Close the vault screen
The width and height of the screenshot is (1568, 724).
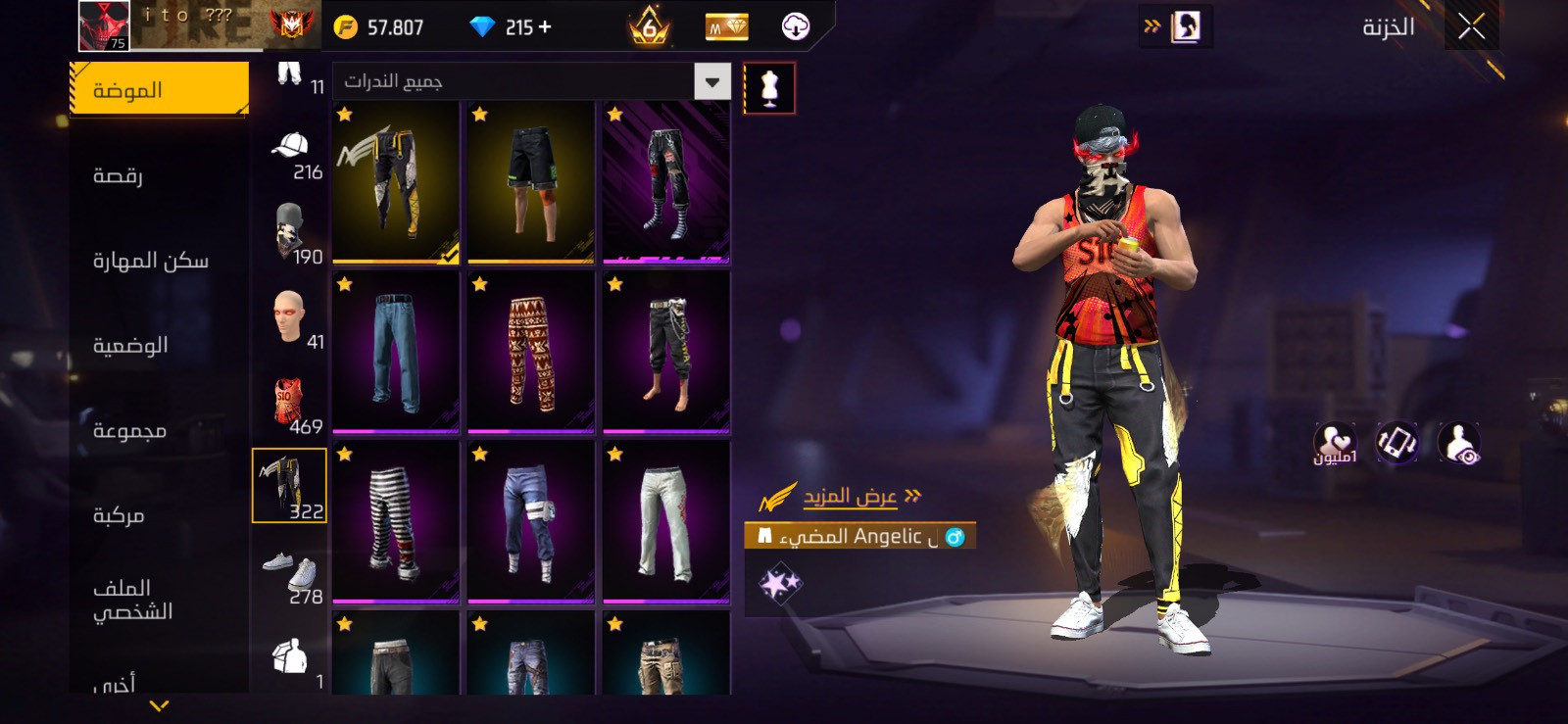[x=1471, y=27]
